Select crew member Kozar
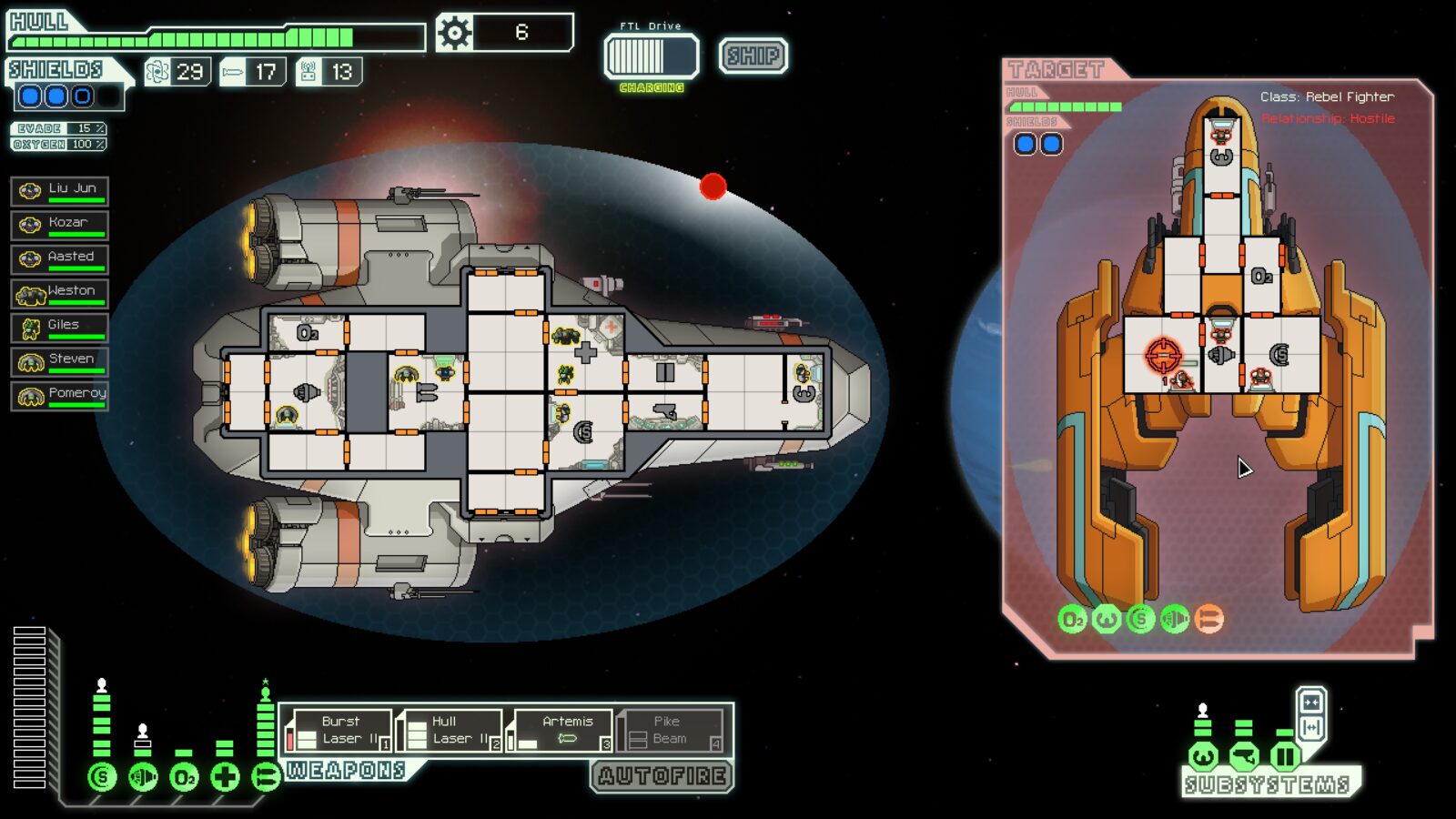Image resolution: width=1456 pixels, height=819 pixels. 60,224
